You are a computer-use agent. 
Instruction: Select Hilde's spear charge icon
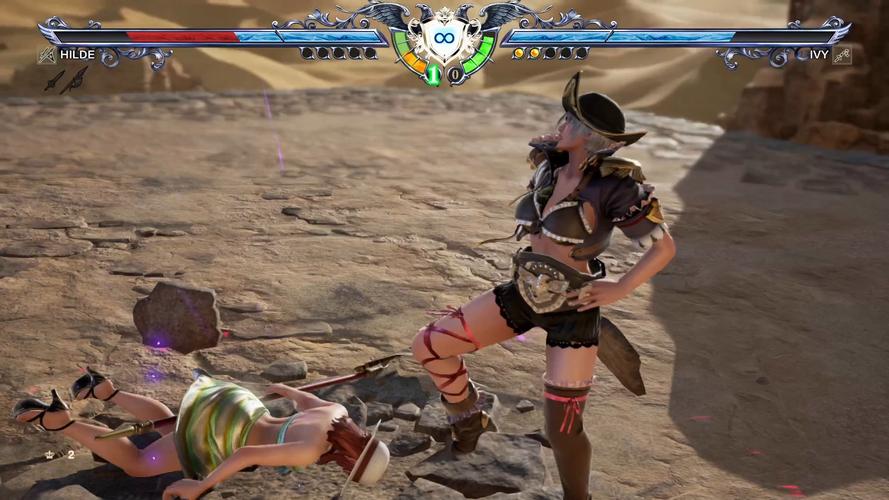click(x=75, y=80)
